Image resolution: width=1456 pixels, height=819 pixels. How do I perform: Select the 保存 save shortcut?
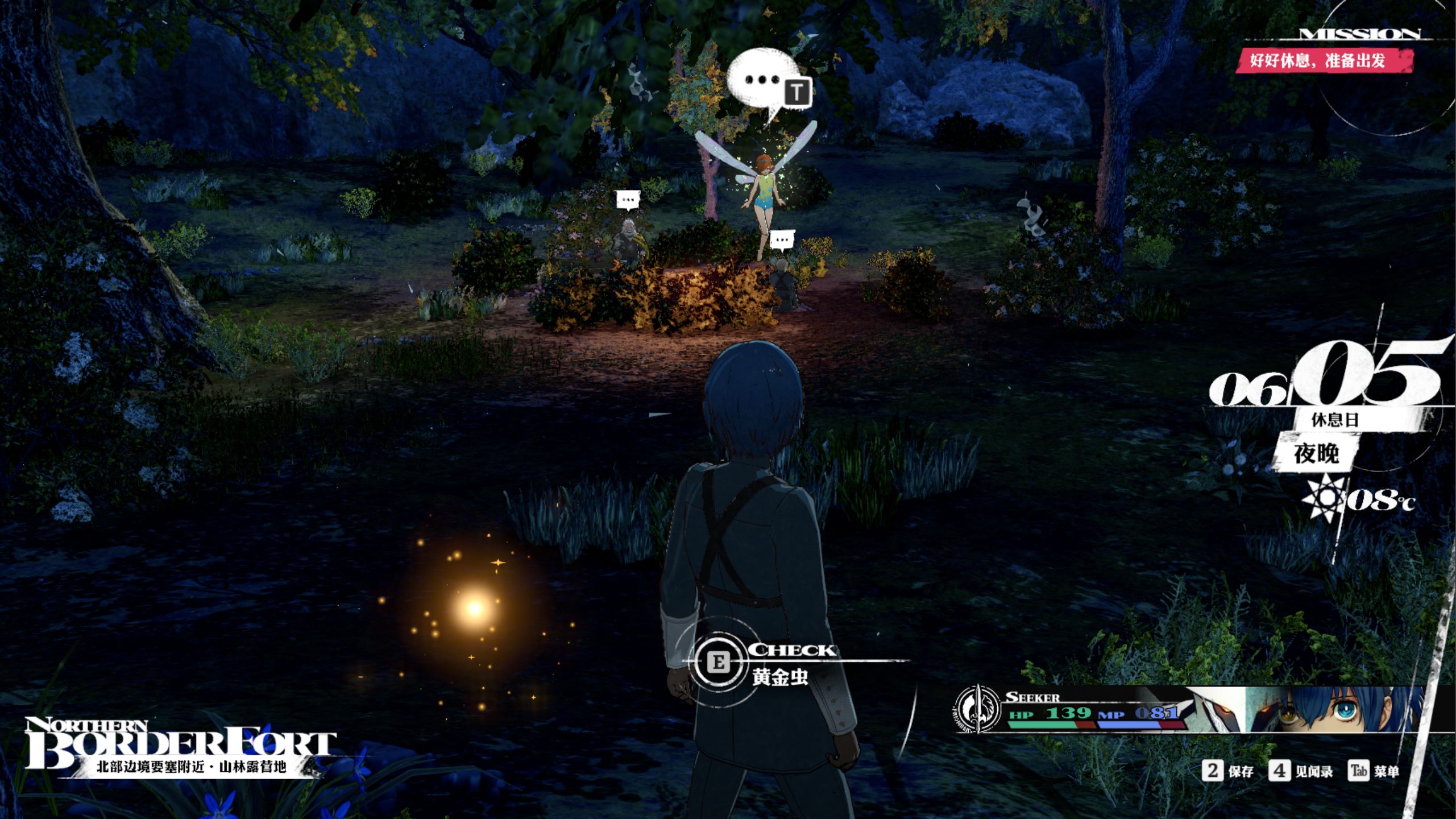click(1229, 771)
